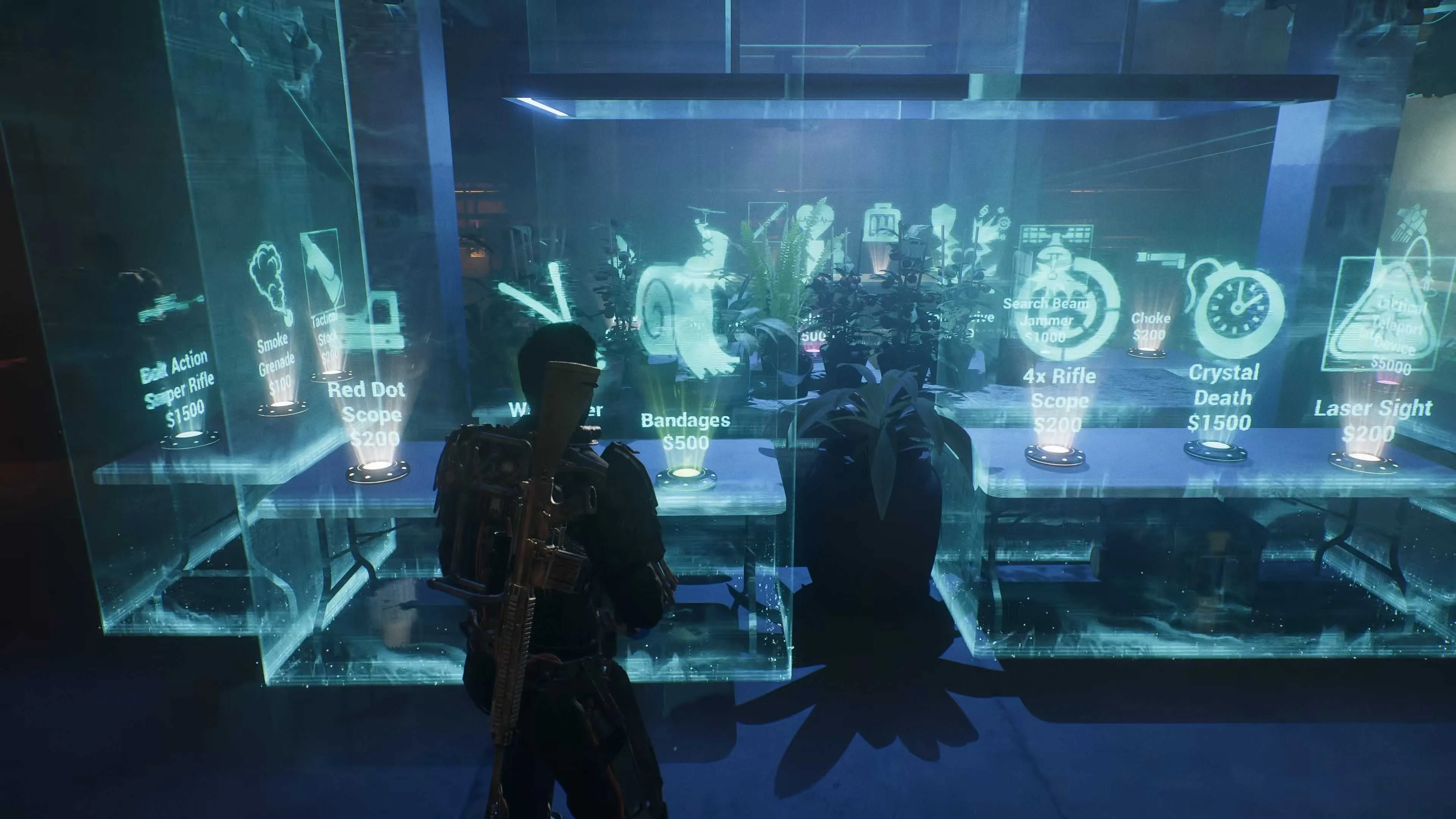This screenshot has height=819, width=1456.
Task: Select the Bandages $500 shop item
Action: point(685,431)
